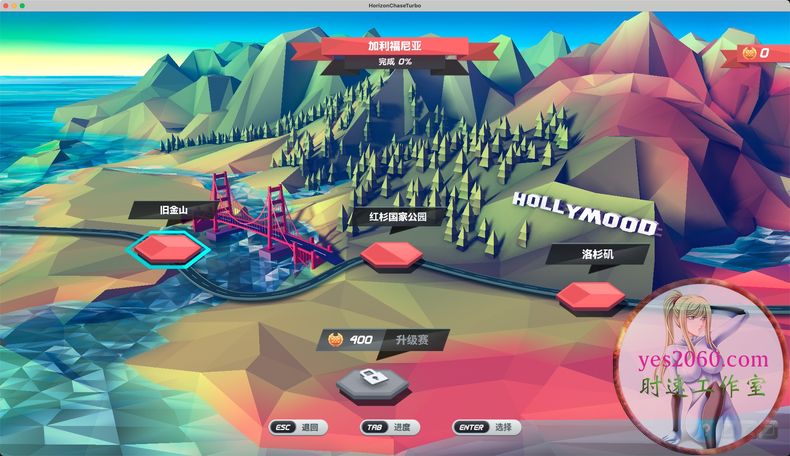
Task: Pick the 洛杉矶 race hexagon
Action: (590, 295)
